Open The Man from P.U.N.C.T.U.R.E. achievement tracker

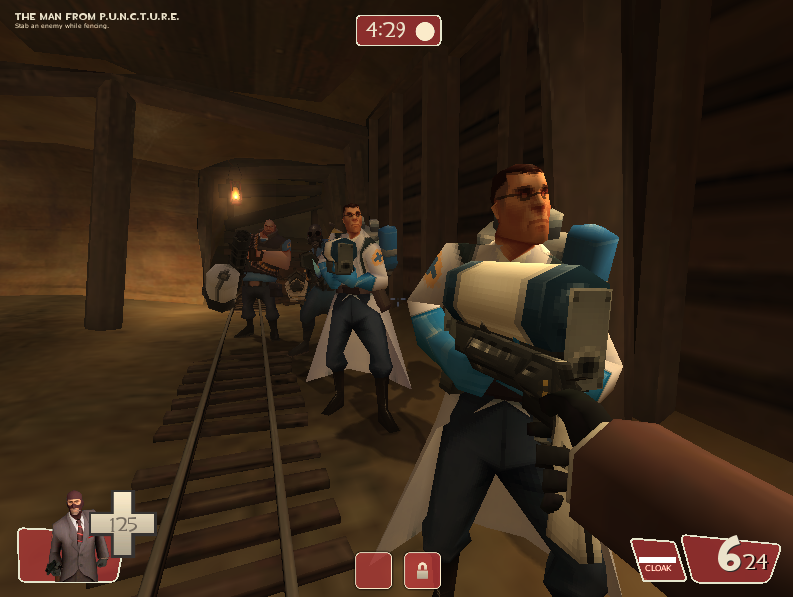pos(97,17)
